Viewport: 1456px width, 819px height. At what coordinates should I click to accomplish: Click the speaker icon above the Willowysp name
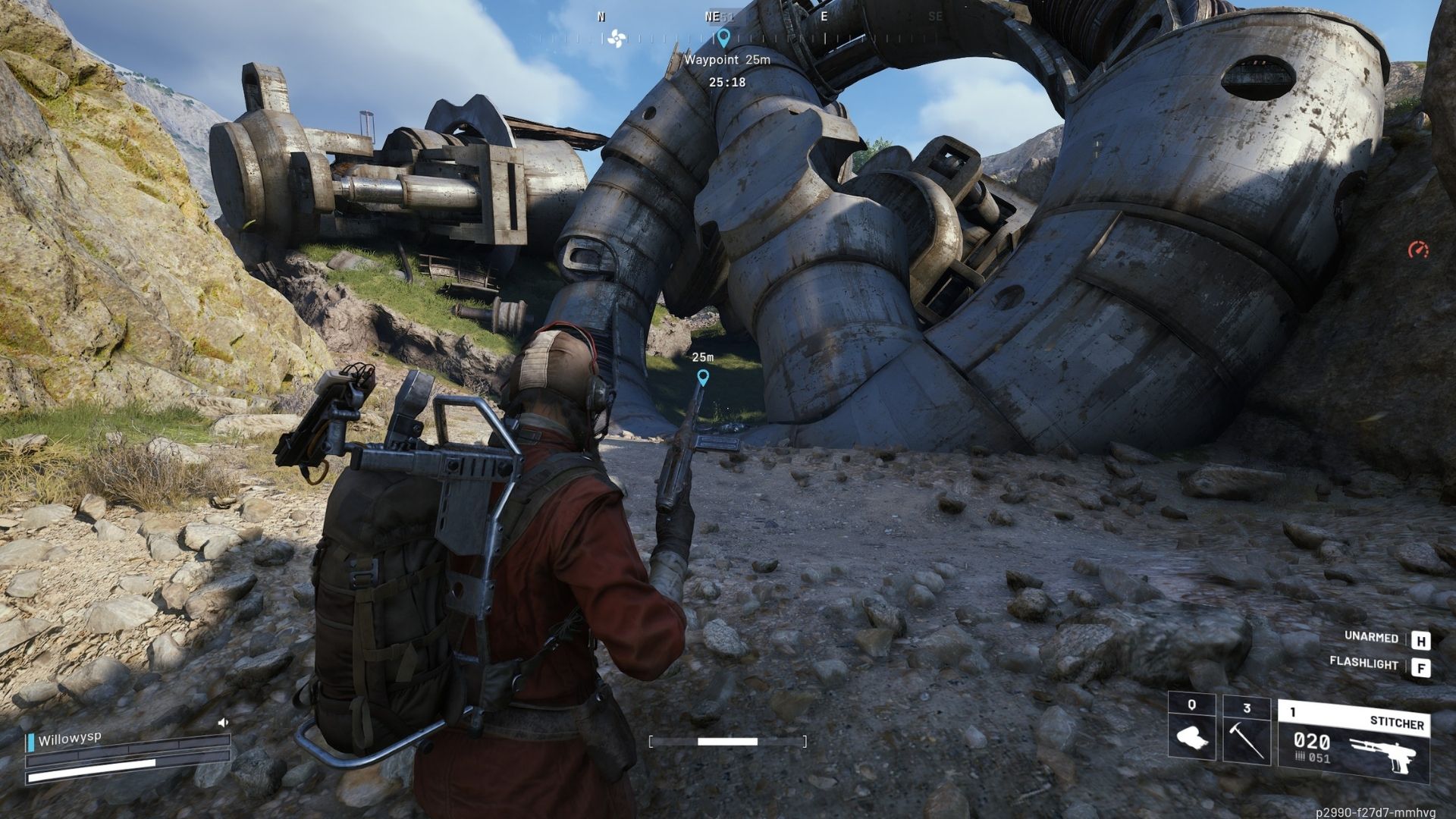223,723
